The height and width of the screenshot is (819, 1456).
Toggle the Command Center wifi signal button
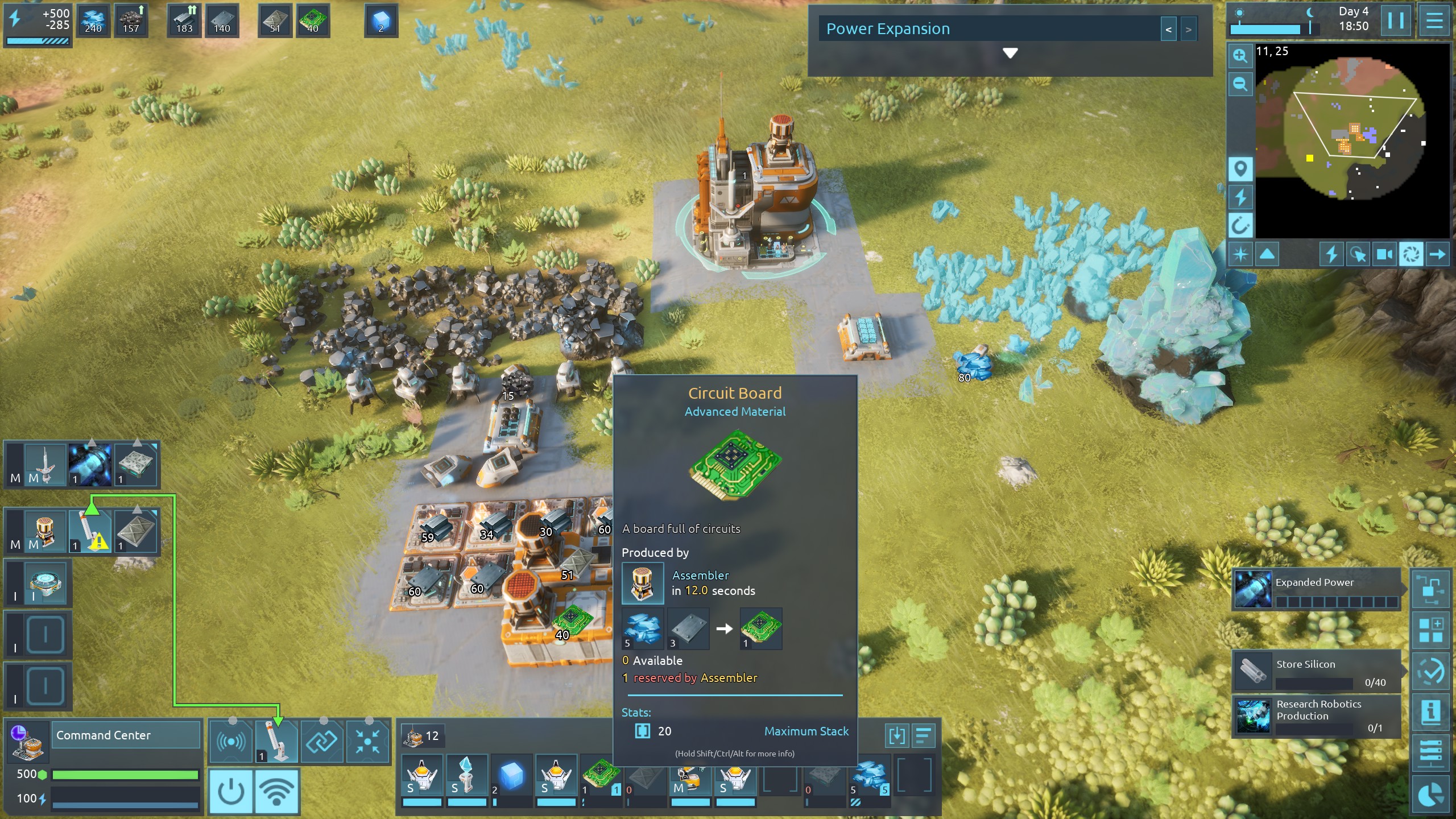click(x=276, y=791)
